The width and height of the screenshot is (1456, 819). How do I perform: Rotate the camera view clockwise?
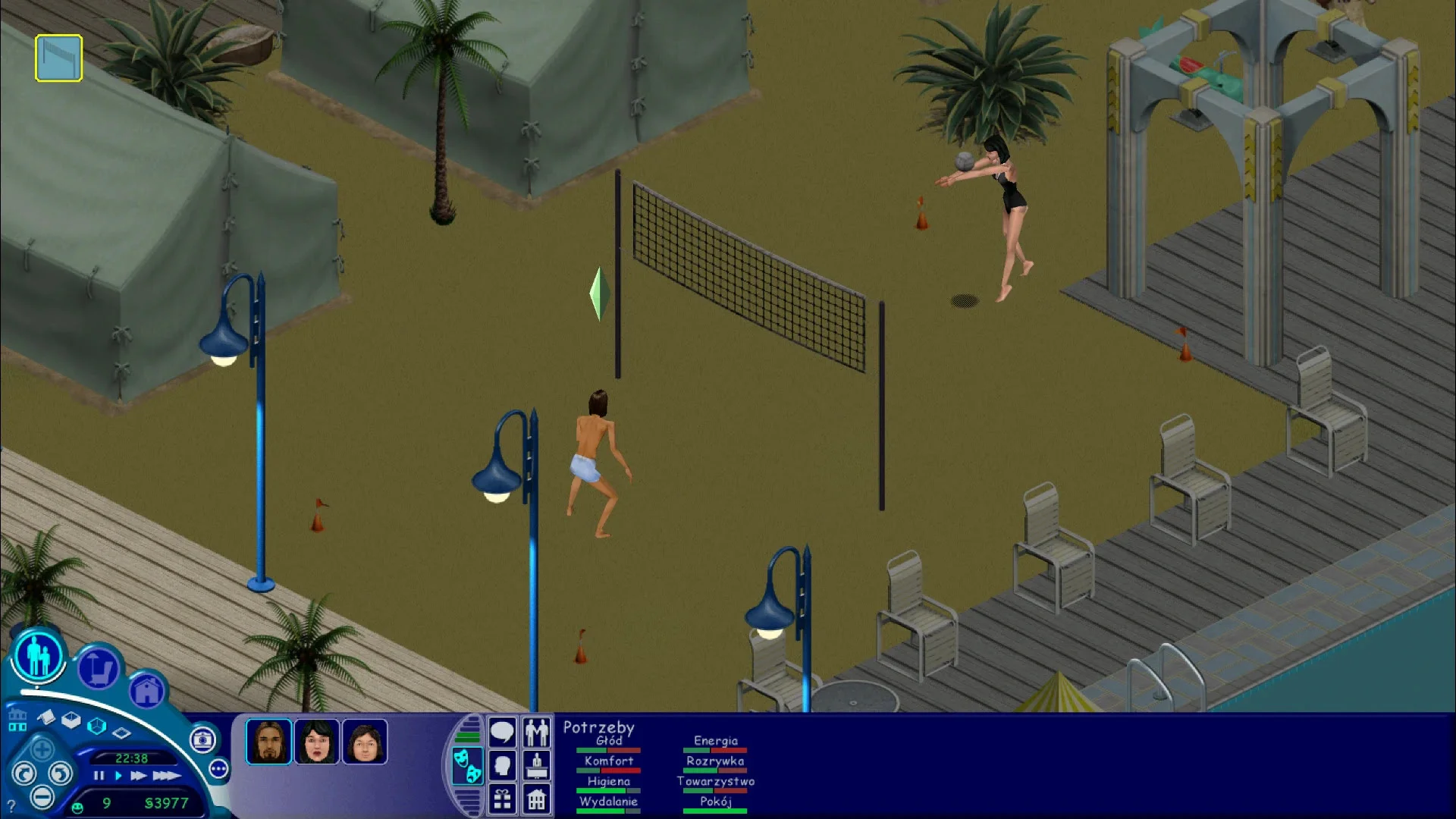pos(61,773)
